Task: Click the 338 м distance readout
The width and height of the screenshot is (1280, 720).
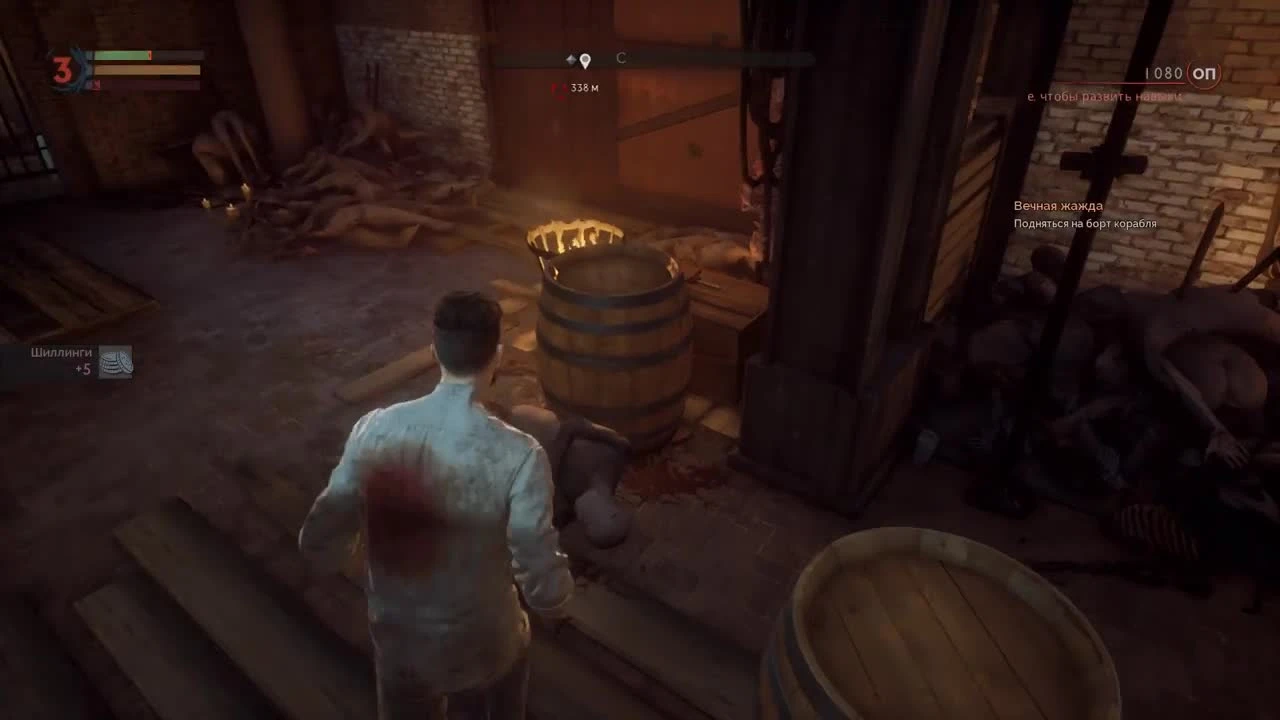Action: click(585, 89)
